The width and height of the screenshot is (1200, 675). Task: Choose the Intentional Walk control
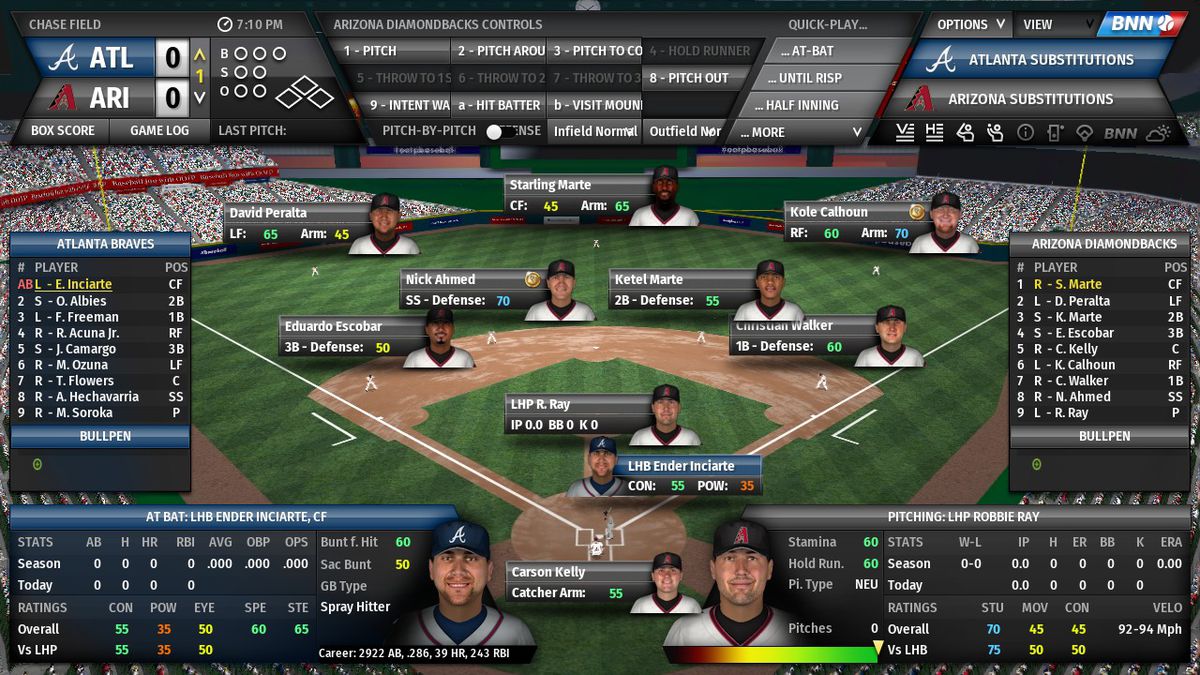408,105
